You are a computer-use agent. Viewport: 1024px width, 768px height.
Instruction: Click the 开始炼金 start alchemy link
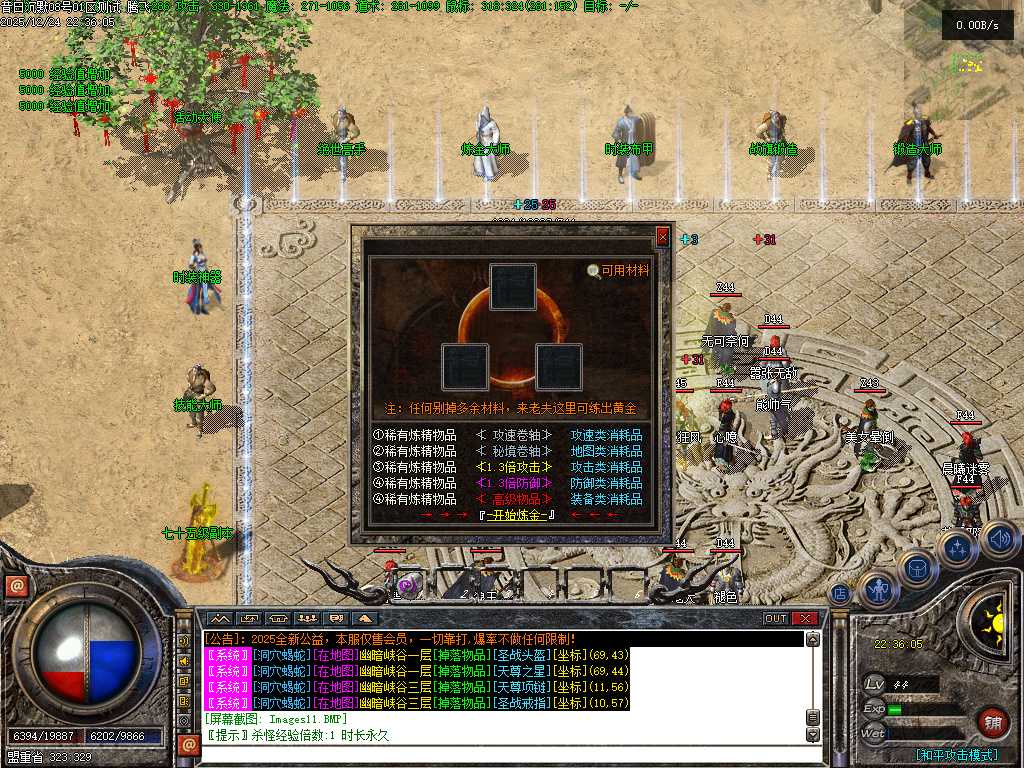[x=517, y=515]
